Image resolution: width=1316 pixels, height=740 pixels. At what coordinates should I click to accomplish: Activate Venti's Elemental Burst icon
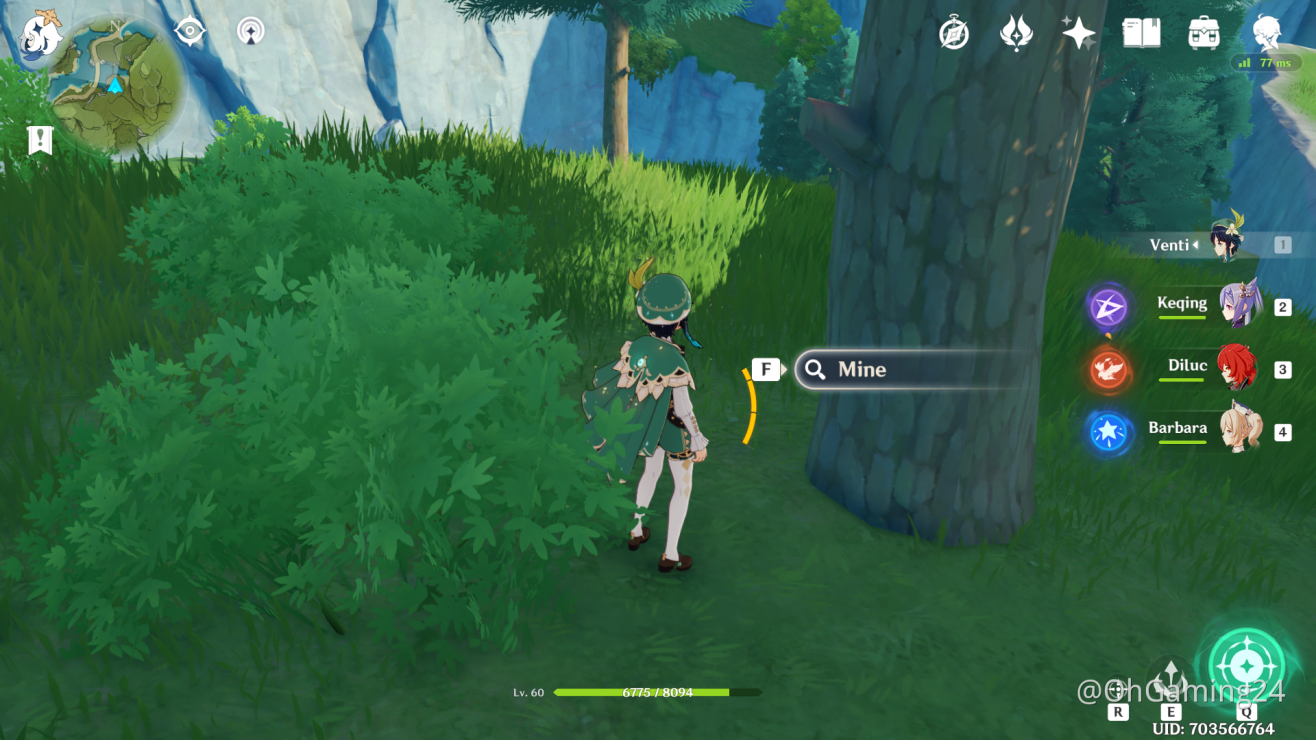(1246, 666)
